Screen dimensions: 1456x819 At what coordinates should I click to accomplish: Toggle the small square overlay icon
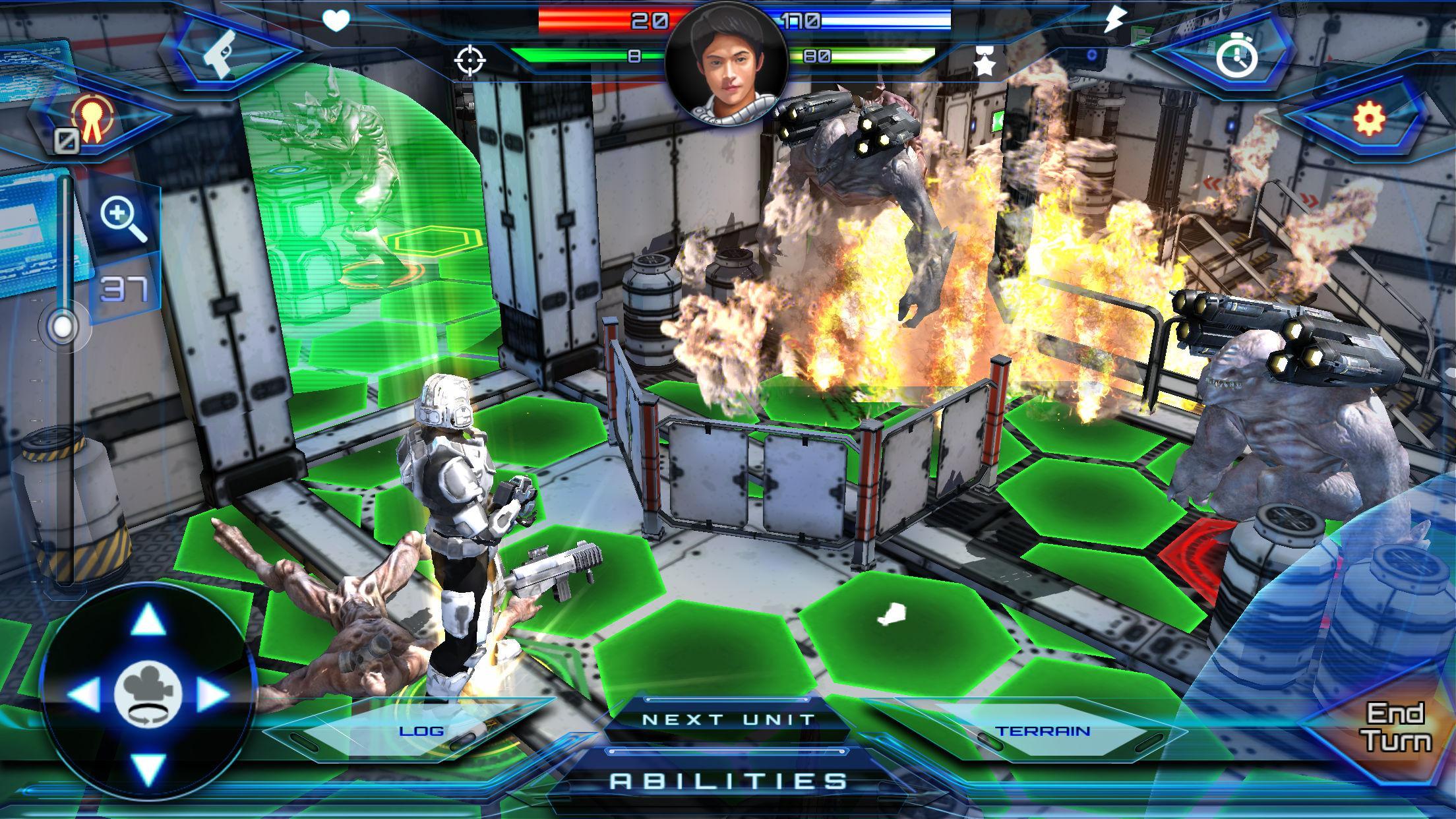pos(65,139)
